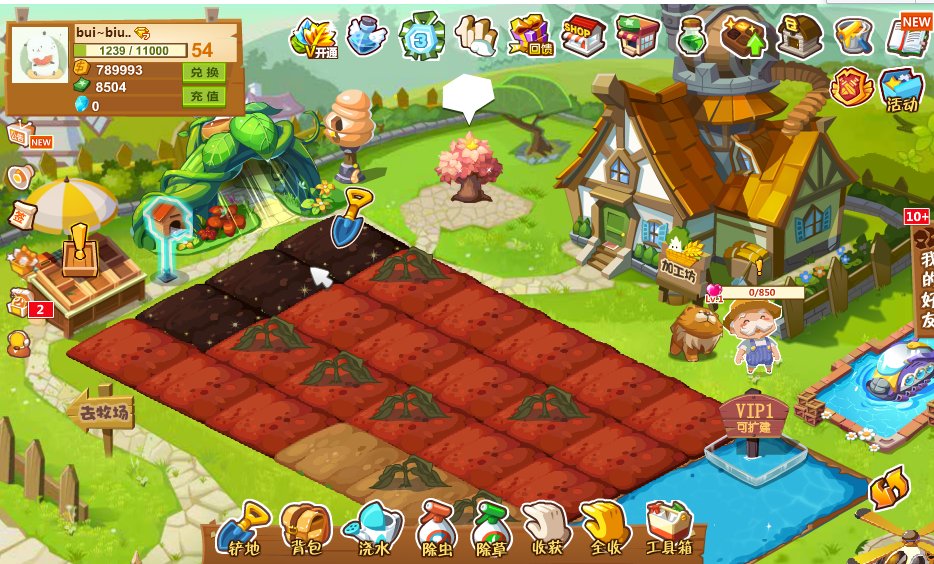Open the 背包 backpack
This screenshot has width=934, height=564.
point(305,529)
